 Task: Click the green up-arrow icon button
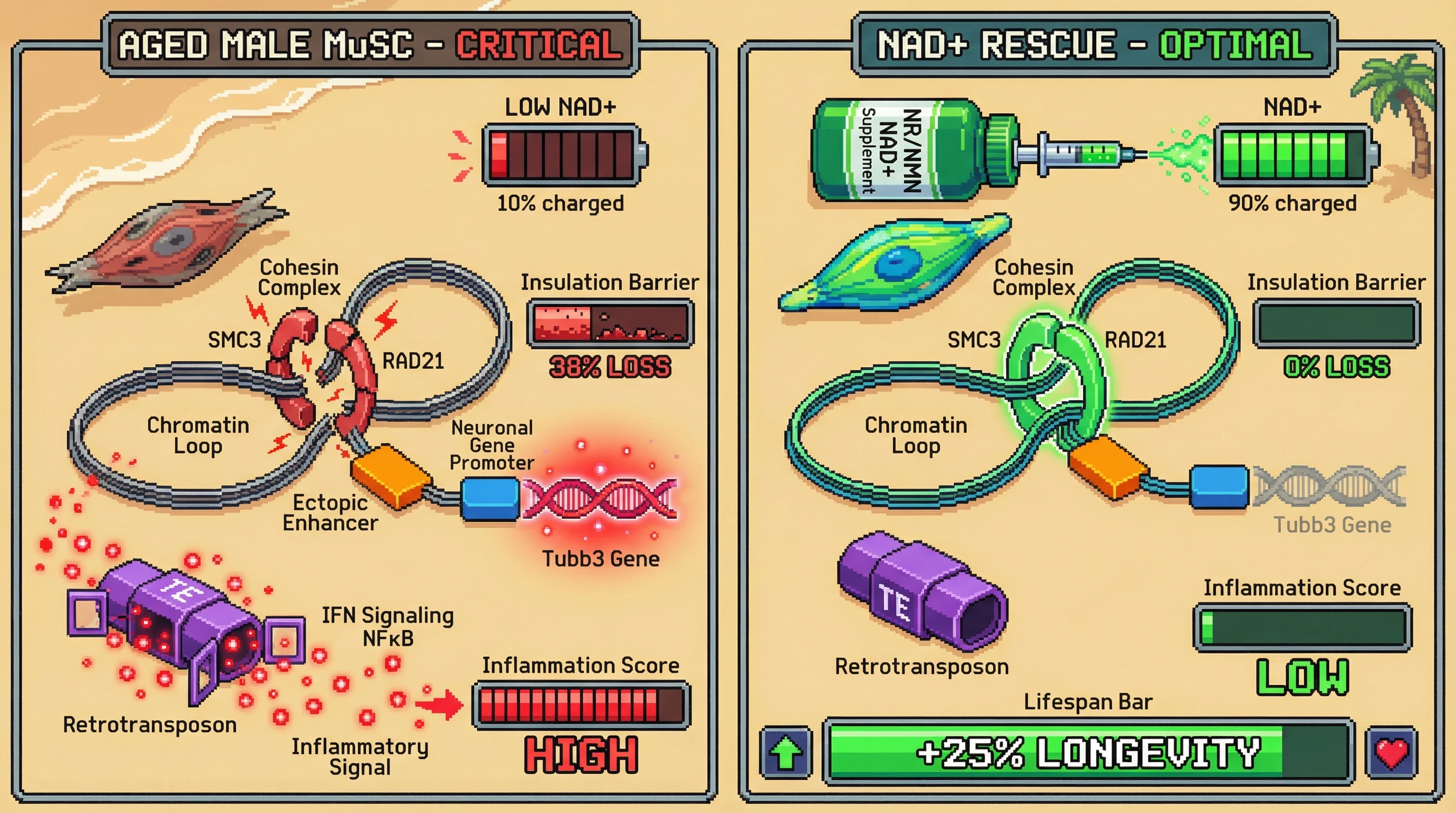[x=786, y=753]
